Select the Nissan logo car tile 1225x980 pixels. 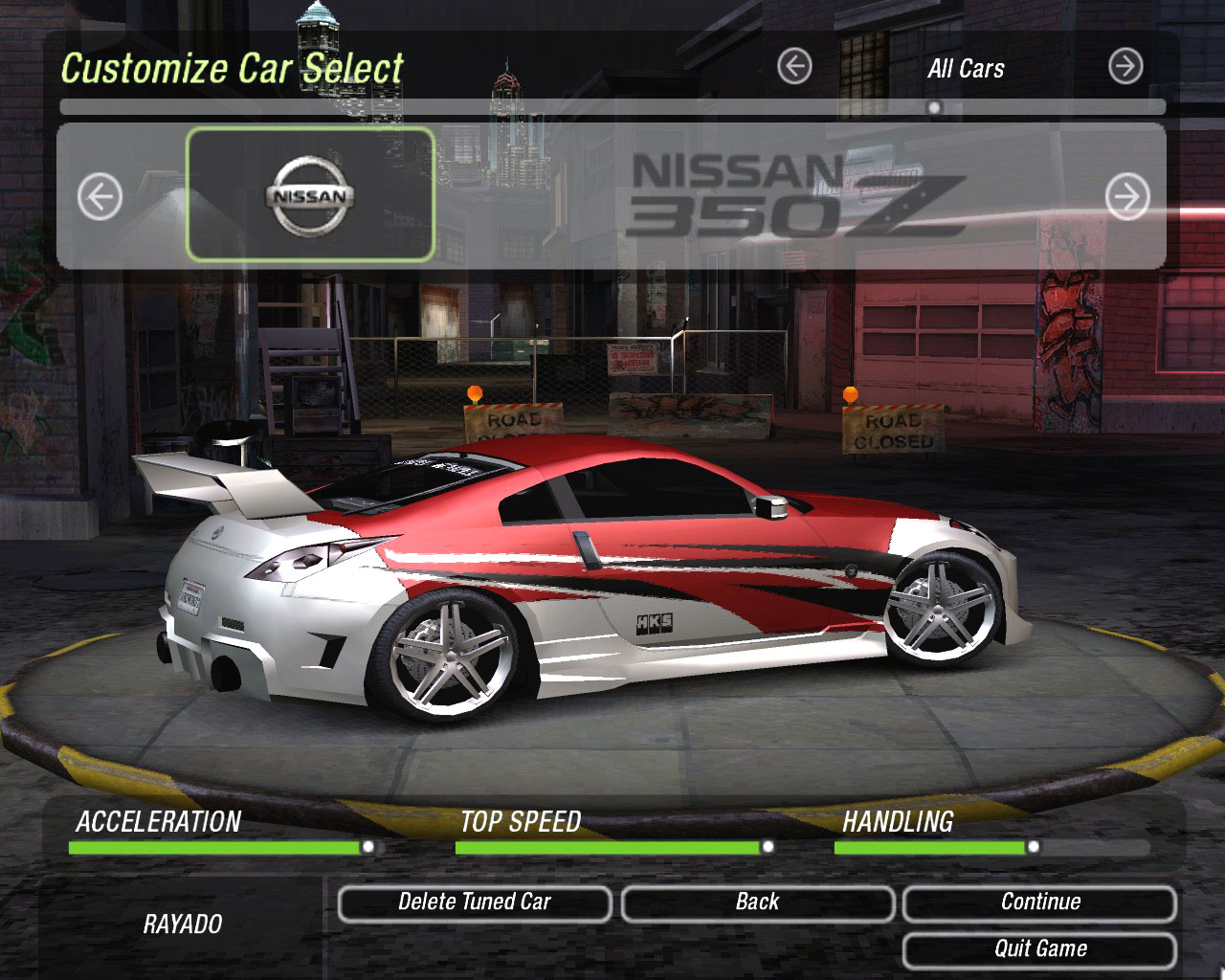[310, 195]
